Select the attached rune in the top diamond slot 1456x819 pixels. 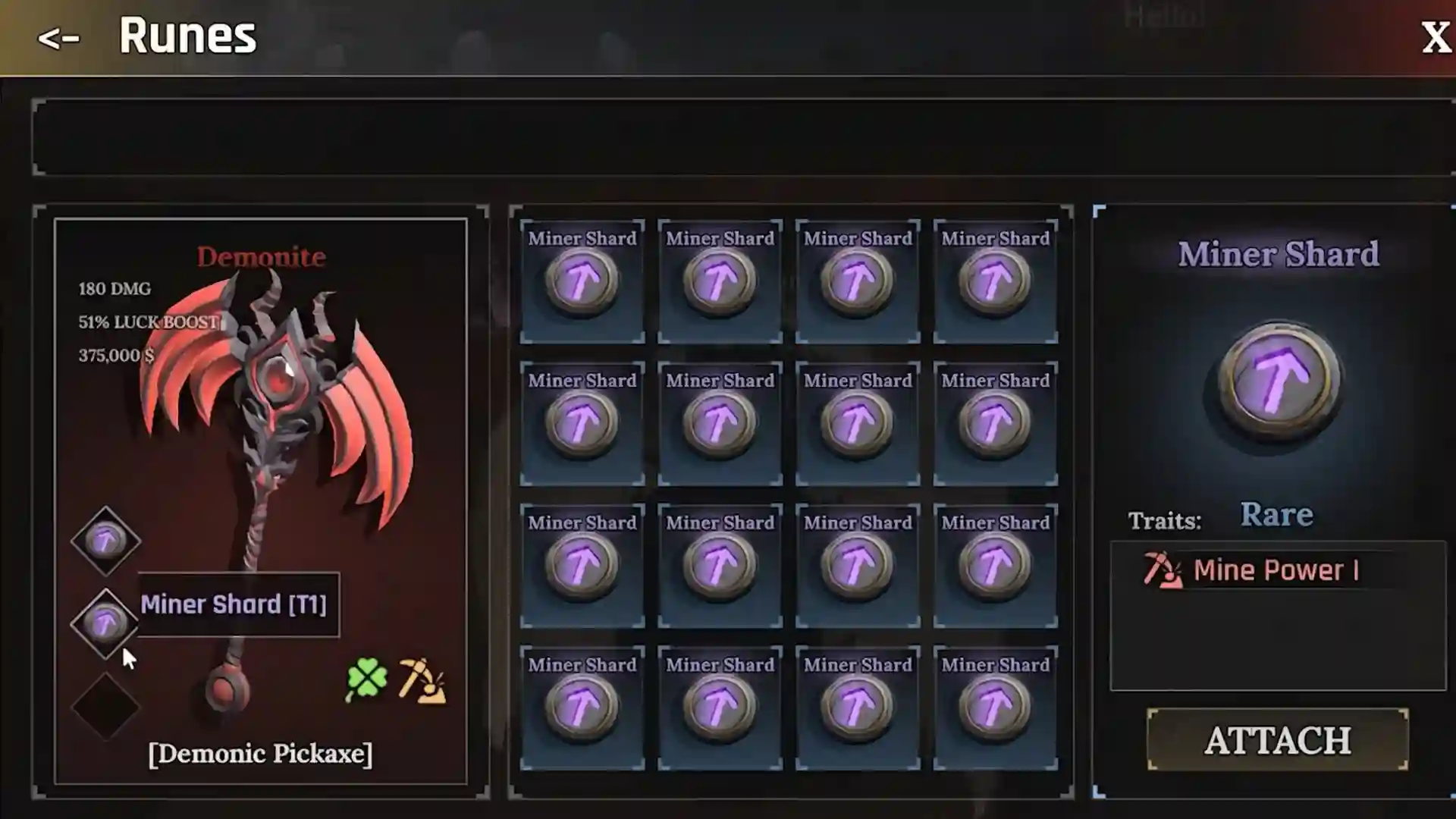point(106,540)
